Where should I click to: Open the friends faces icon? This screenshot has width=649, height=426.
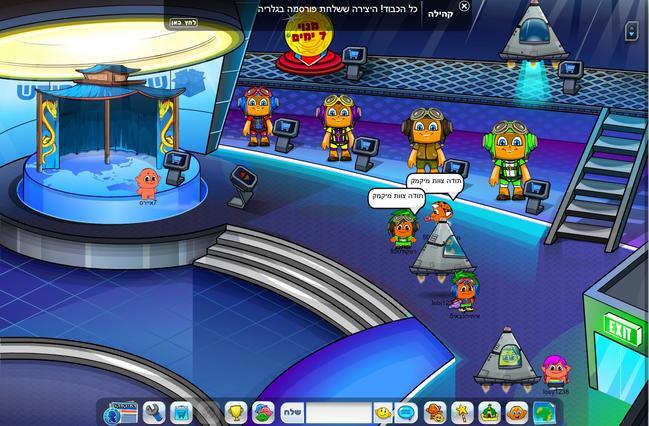(435, 411)
